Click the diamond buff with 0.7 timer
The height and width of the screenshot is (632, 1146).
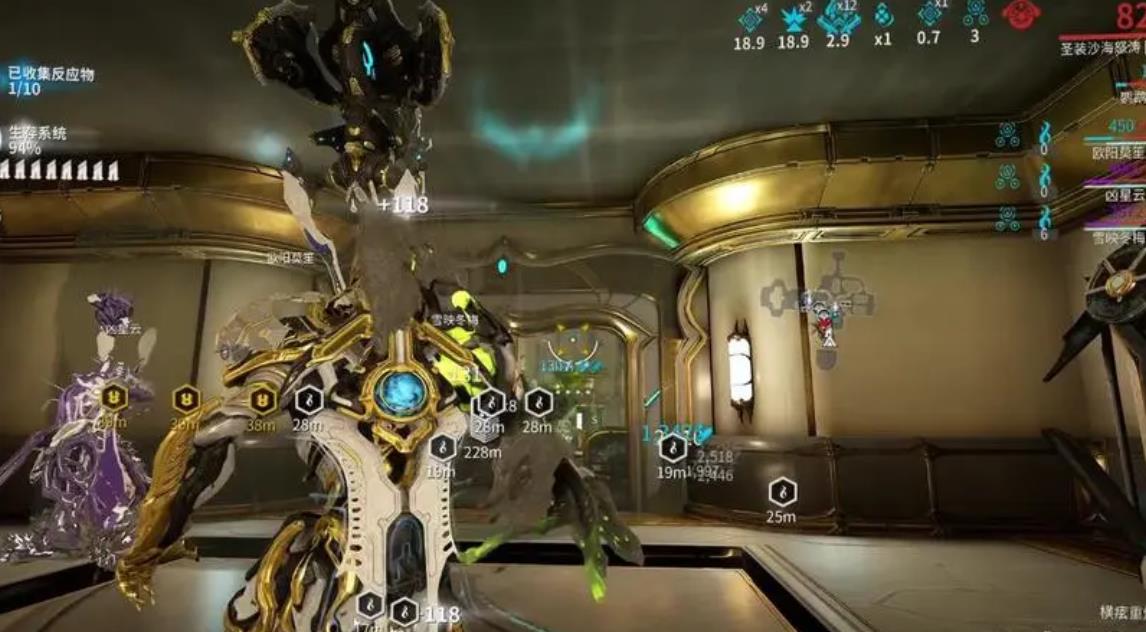(930, 16)
